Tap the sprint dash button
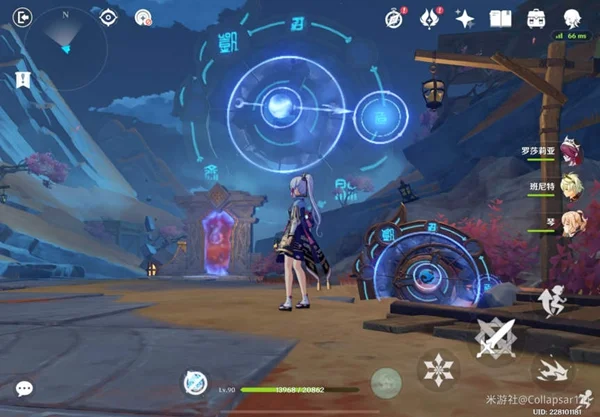Screen dimensions: 600x417 click(551, 369)
